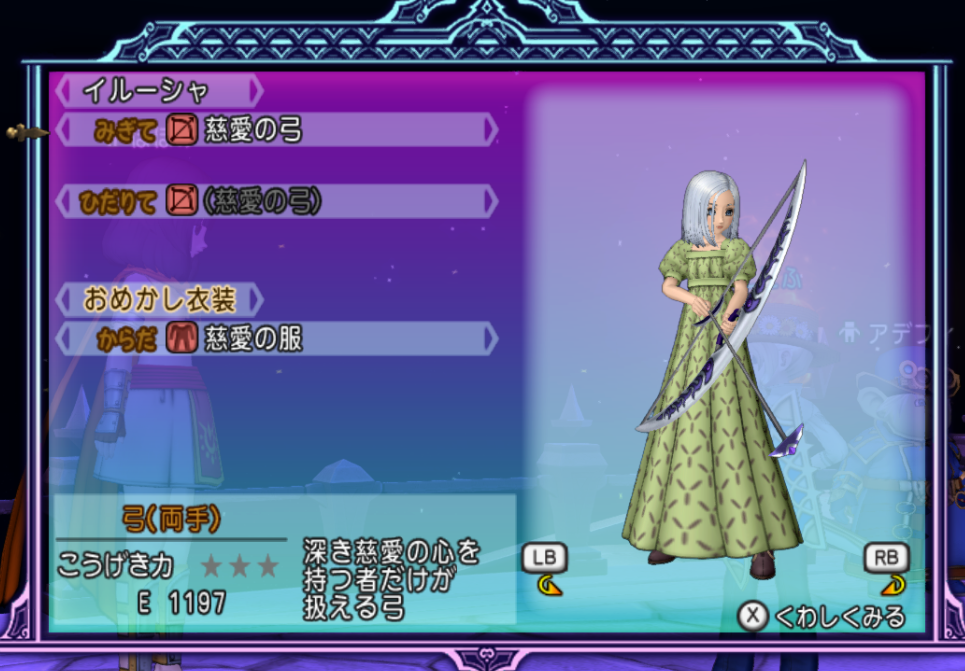Open the おめかし衣装 section header

tap(160, 299)
